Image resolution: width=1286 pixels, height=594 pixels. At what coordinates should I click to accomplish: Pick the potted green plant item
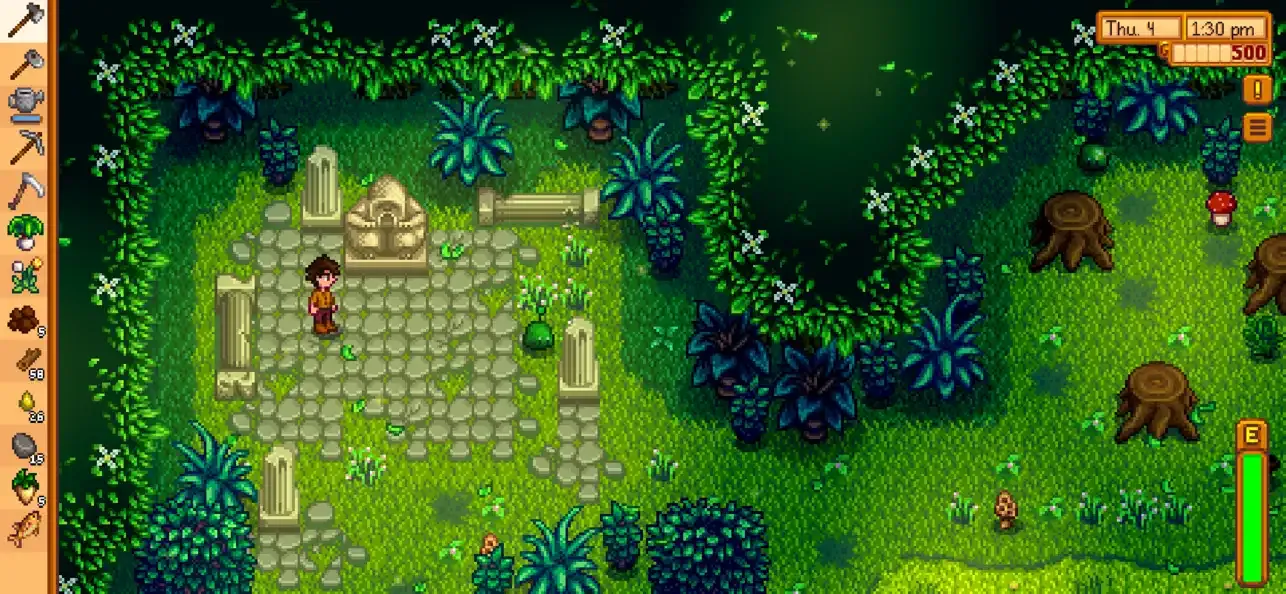[x=24, y=232]
